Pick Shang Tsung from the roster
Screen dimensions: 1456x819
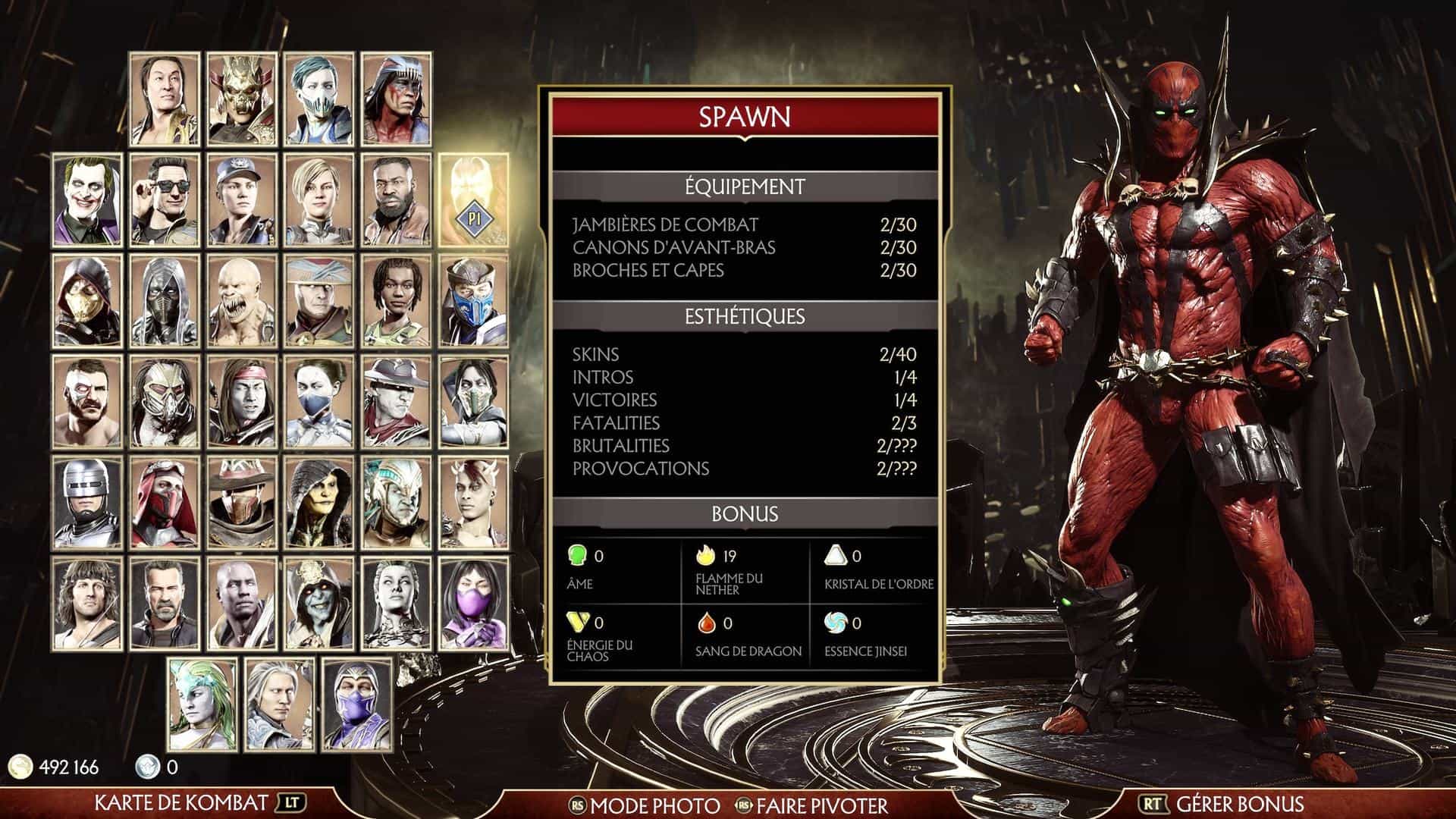(x=165, y=99)
